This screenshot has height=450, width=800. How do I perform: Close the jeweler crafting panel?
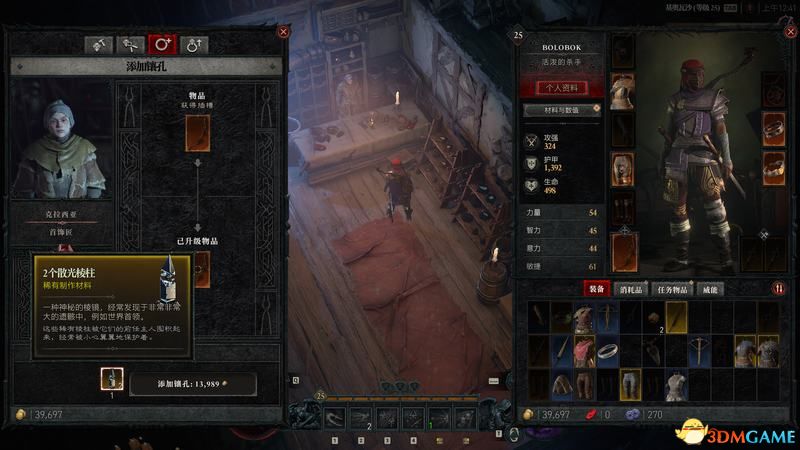pyautogui.click(x=283, y=32)
